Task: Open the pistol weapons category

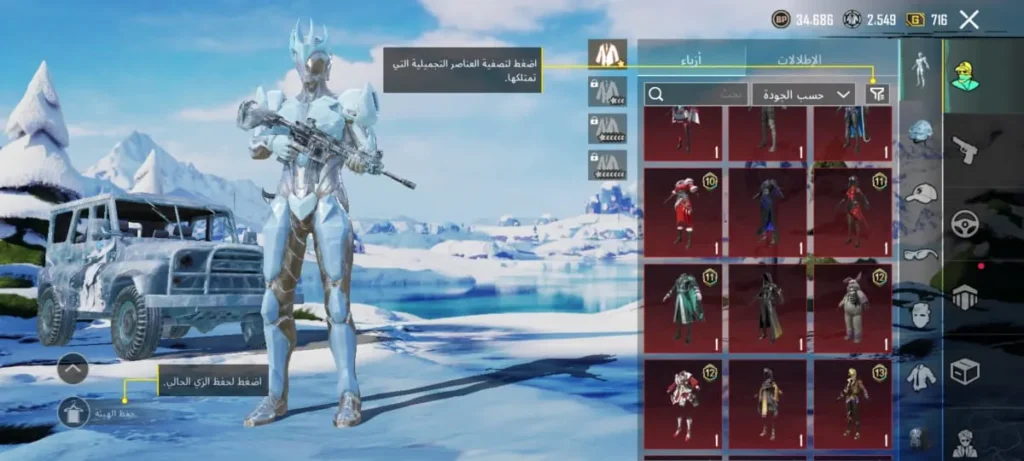Action: coord(964,150)
